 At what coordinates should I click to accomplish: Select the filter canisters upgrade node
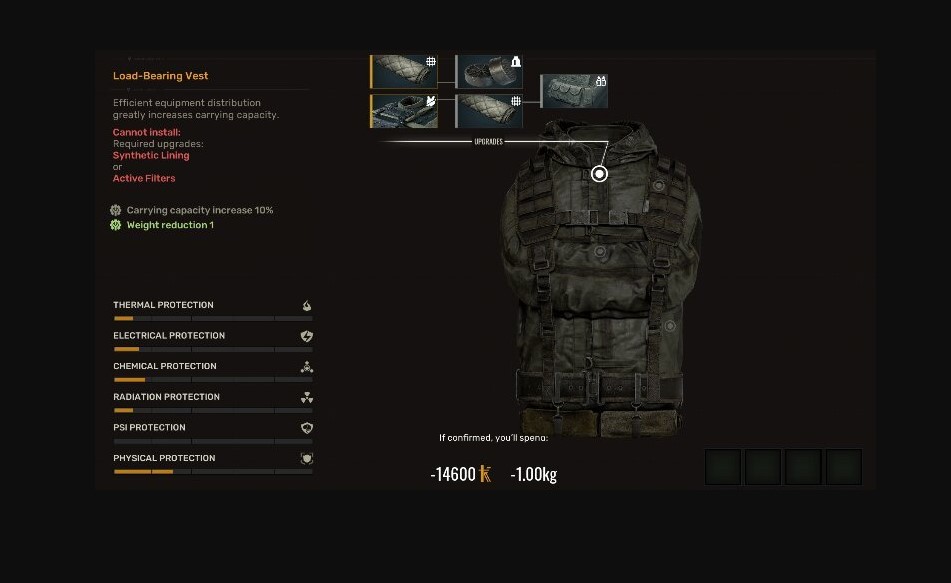pos(490,72)
